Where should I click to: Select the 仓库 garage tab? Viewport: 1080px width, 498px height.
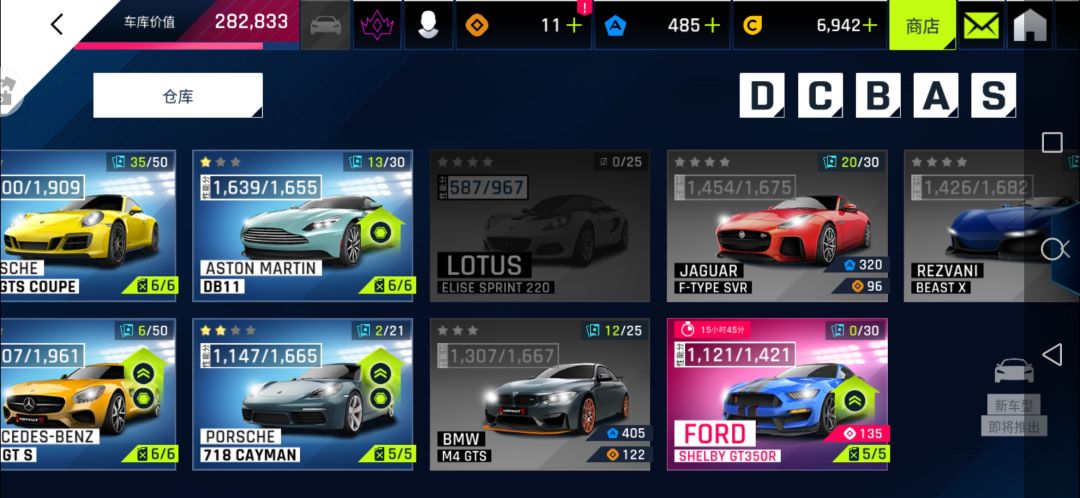[x=178, y=96]
